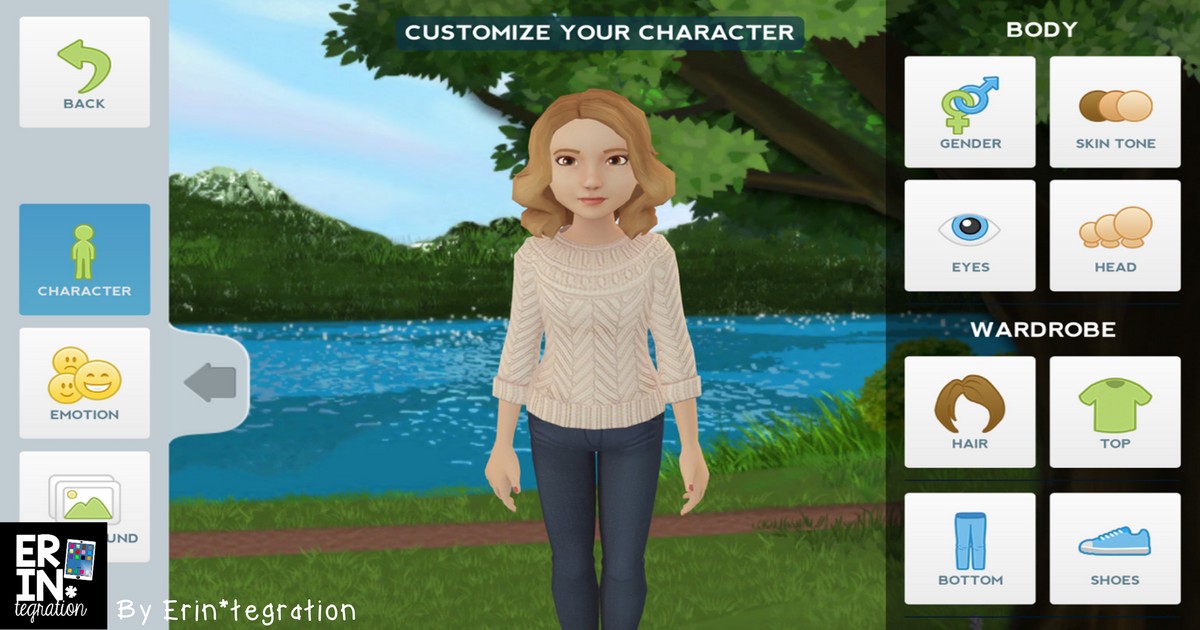Screen dimensions: 1200x630
Task: Pick the Top clothing tile
Action: click(1114, 412)
